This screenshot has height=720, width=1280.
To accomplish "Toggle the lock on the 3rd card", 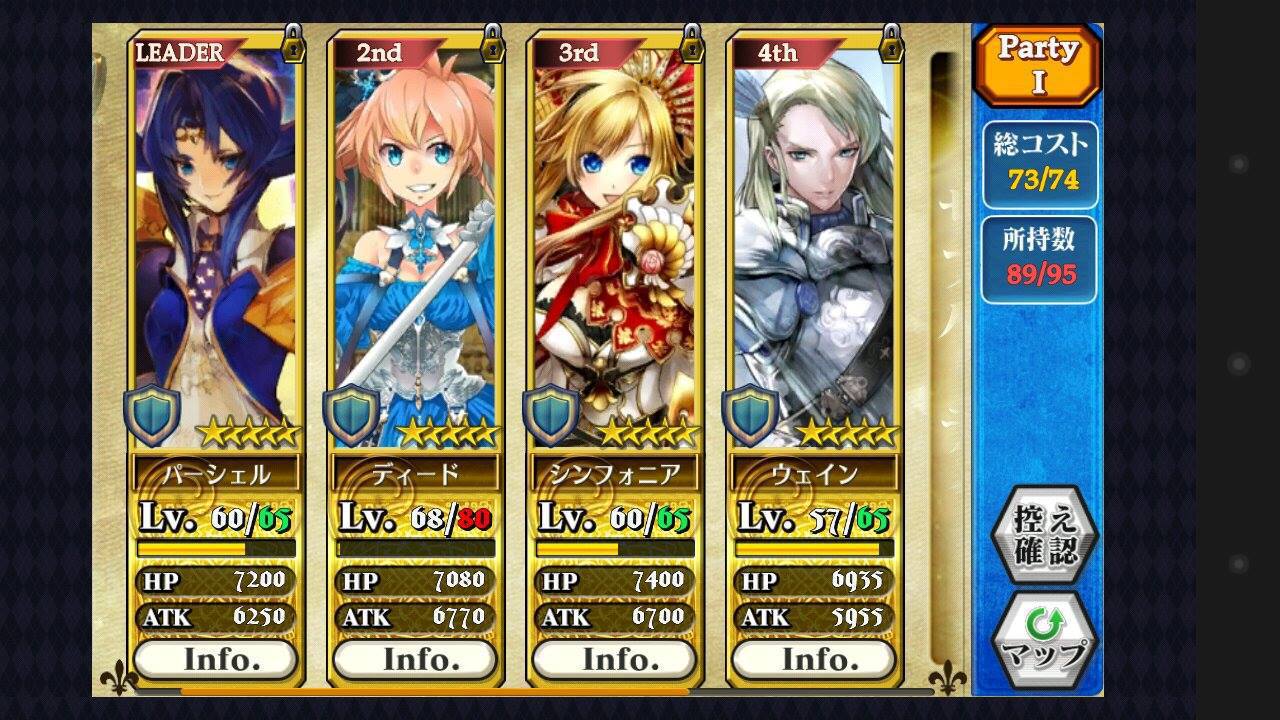I will coord(691,43).
